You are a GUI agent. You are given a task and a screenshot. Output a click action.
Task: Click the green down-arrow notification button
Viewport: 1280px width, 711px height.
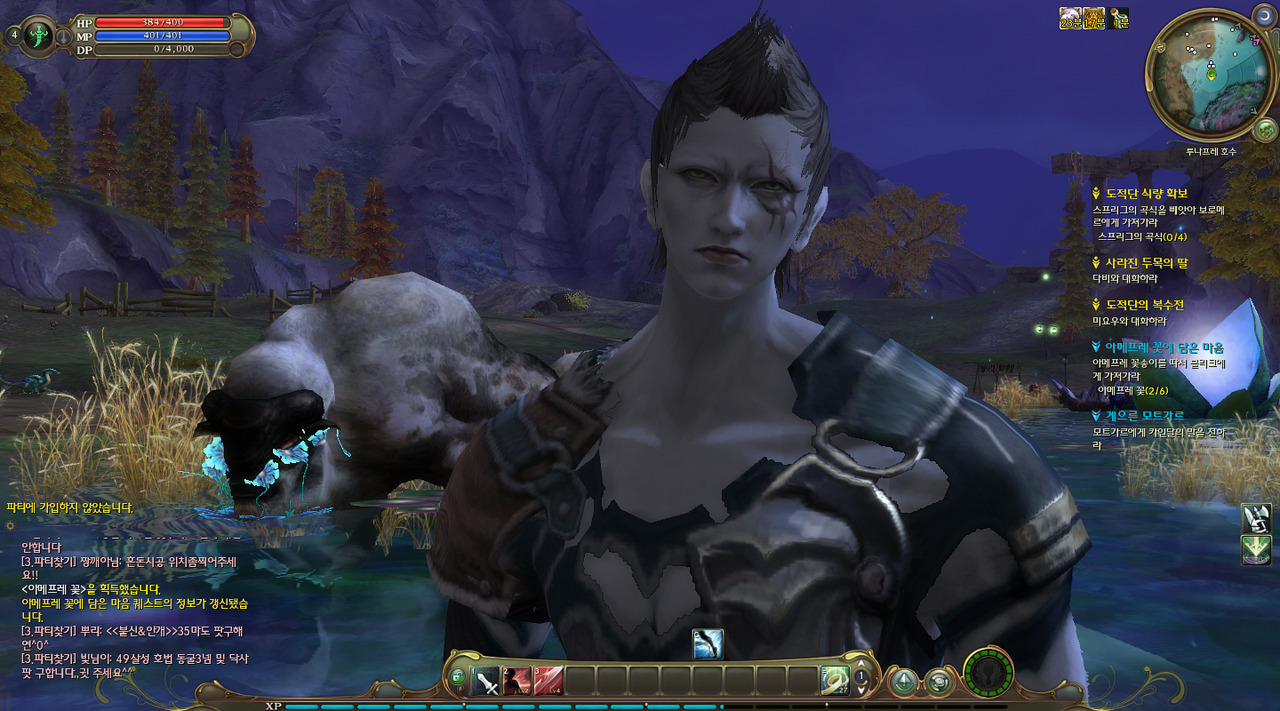[x=1255, y=549]
